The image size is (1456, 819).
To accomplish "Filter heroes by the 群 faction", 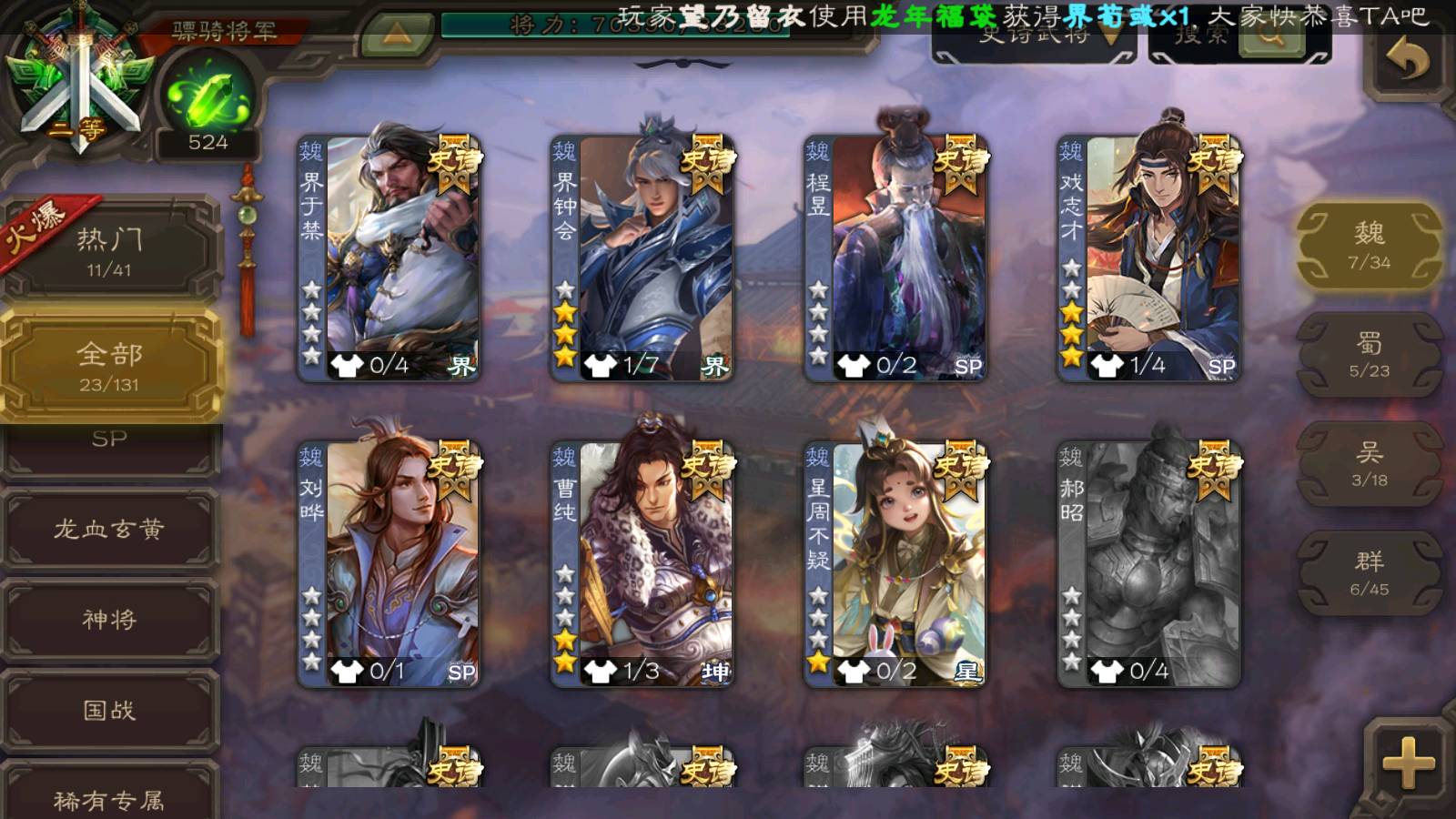I will point(1369,573).
